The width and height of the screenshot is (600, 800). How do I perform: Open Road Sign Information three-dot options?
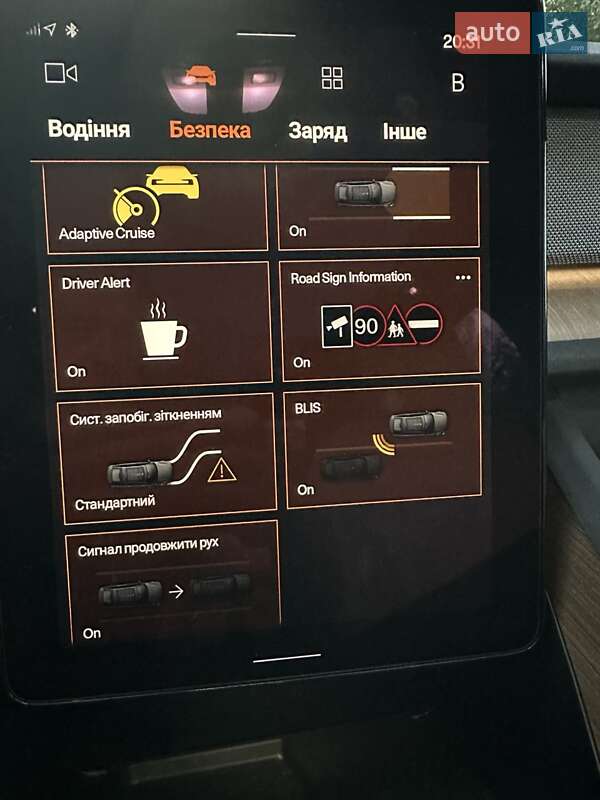pos(462,277)
